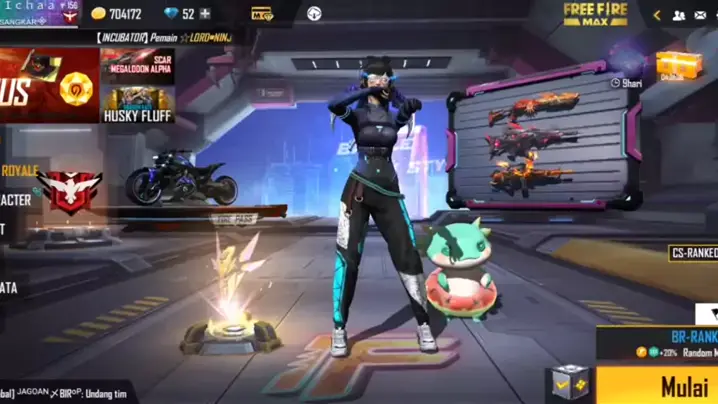Open the player profile banner
The height and width of the screenshot is (404, 718).
point(40,13)
